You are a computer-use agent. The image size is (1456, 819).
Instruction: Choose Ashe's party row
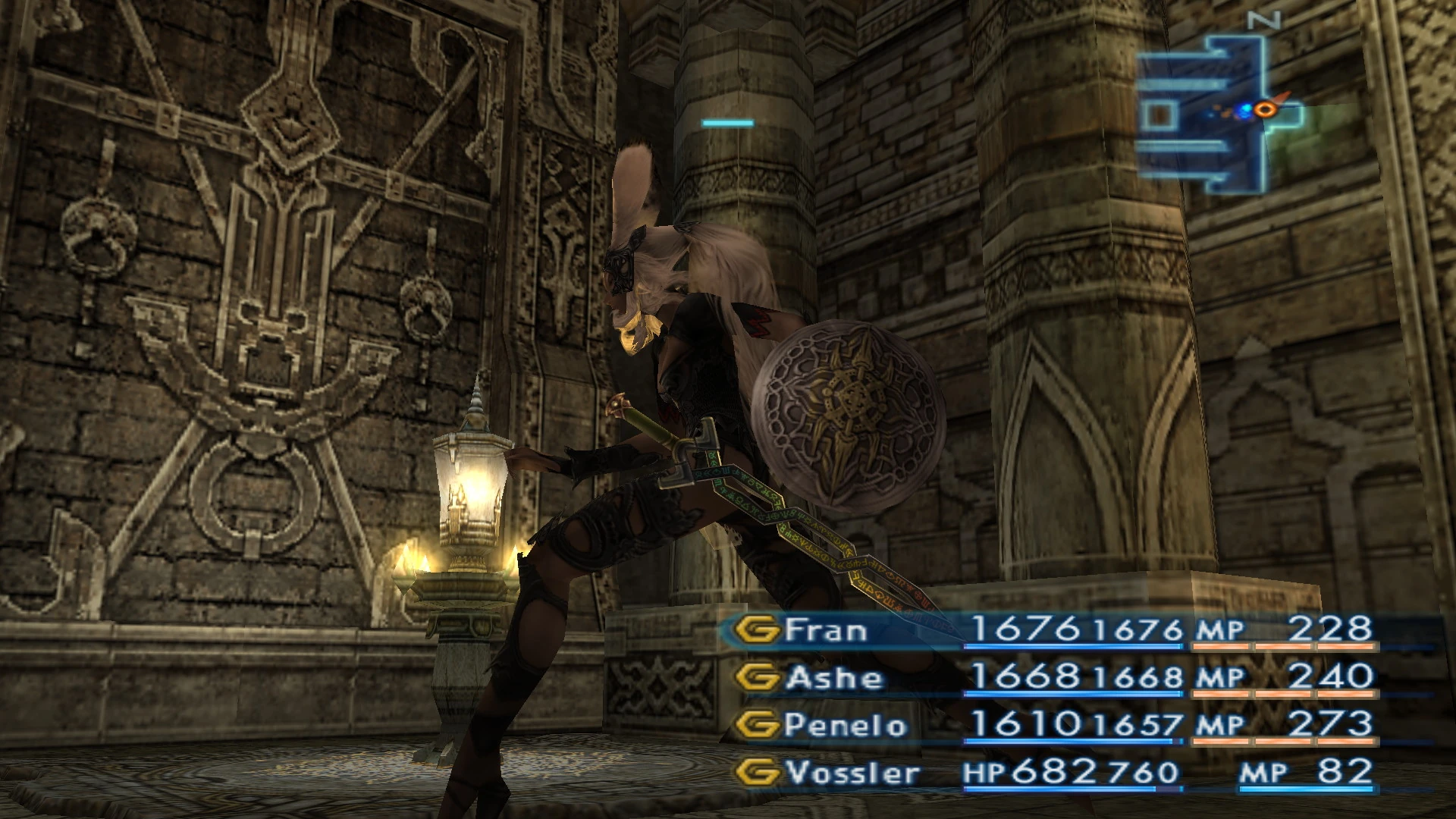point(833,677)
